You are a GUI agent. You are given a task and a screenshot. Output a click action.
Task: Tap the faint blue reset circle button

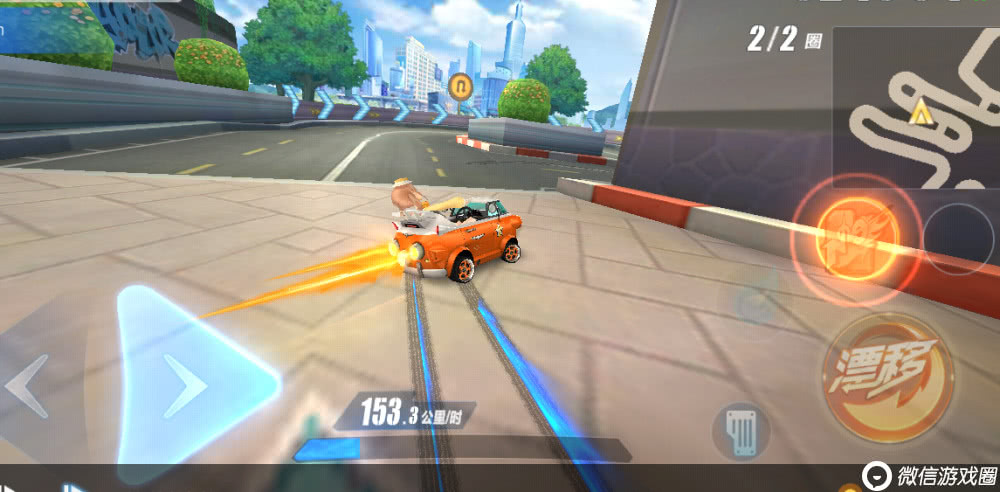(757, 305)
